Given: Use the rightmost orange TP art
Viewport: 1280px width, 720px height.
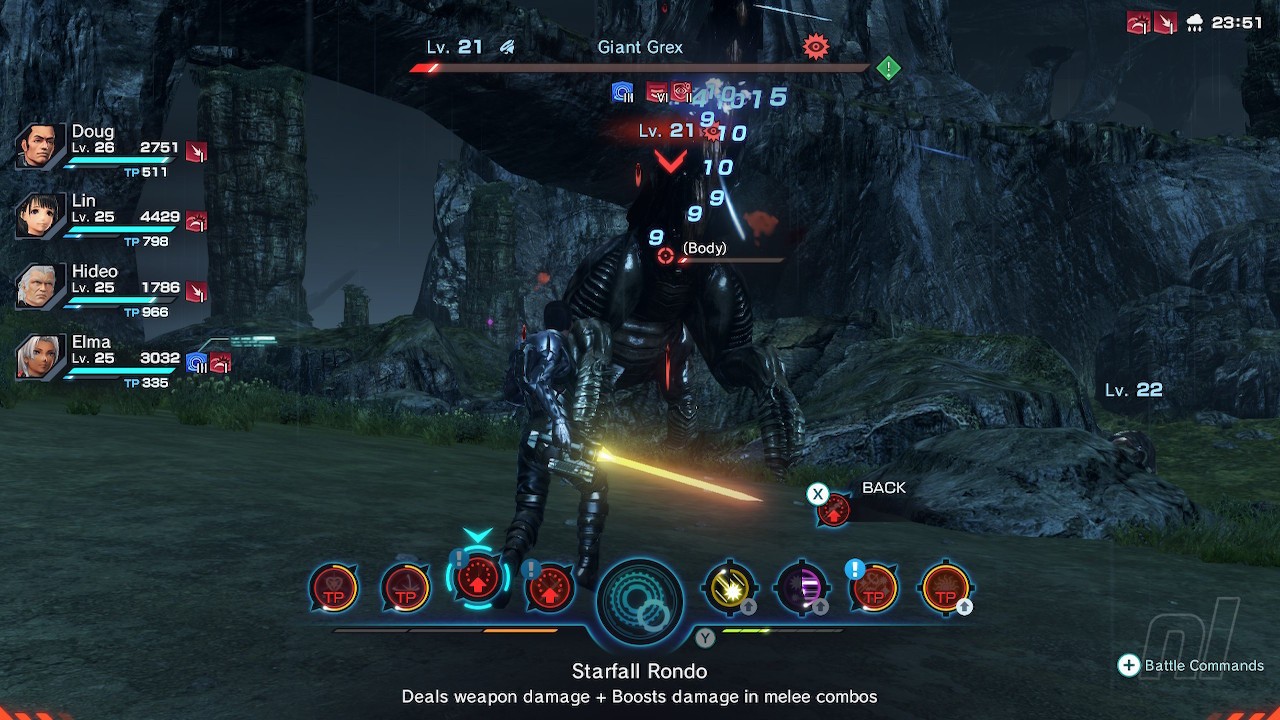Looking at the screenshot, I should pyautogui.click(x=945, y=588).
